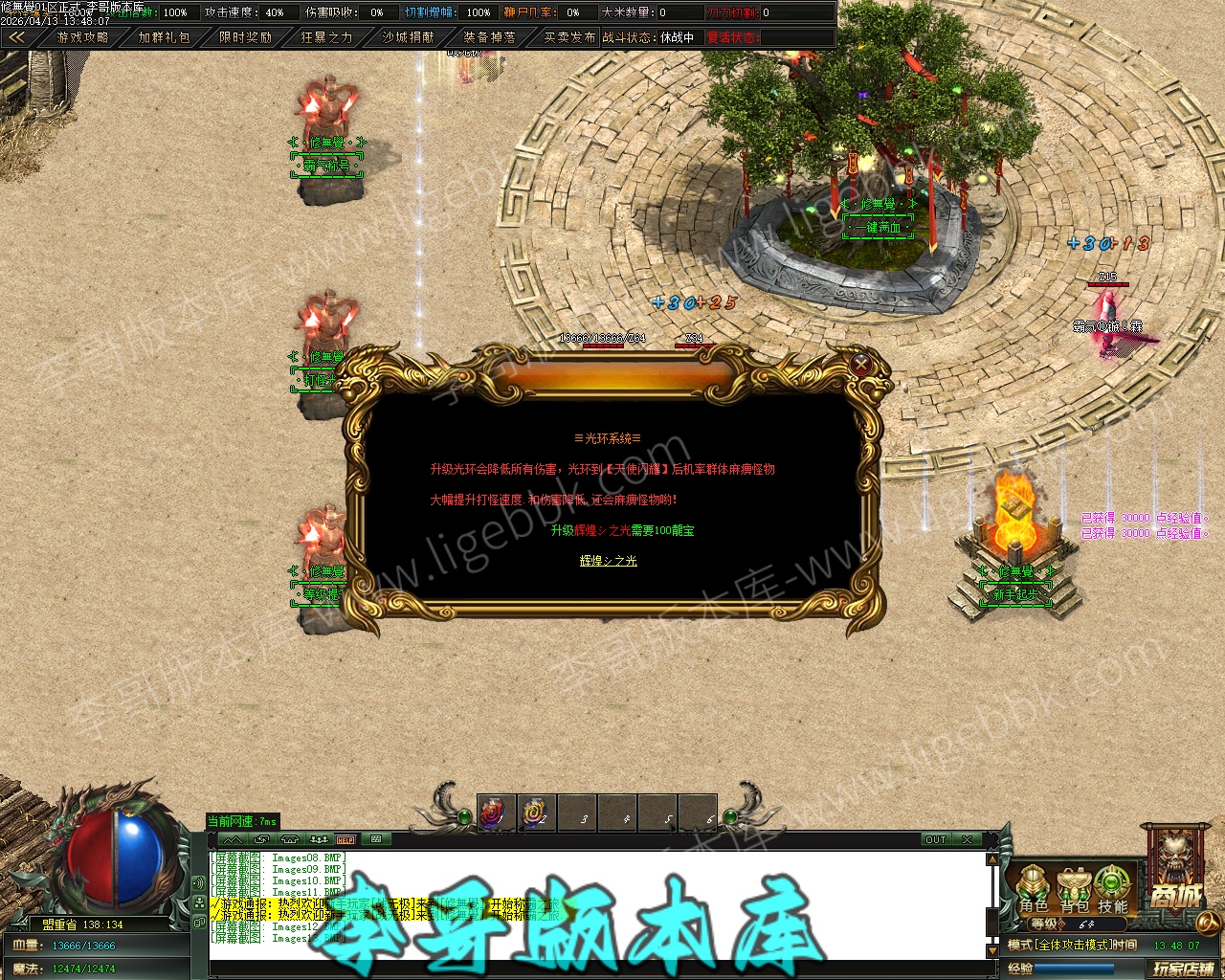Screen dimensions: 1225x980
Task: Open the 技能 skills panel
Action: pyautogui.click(x=1112, y=889)
